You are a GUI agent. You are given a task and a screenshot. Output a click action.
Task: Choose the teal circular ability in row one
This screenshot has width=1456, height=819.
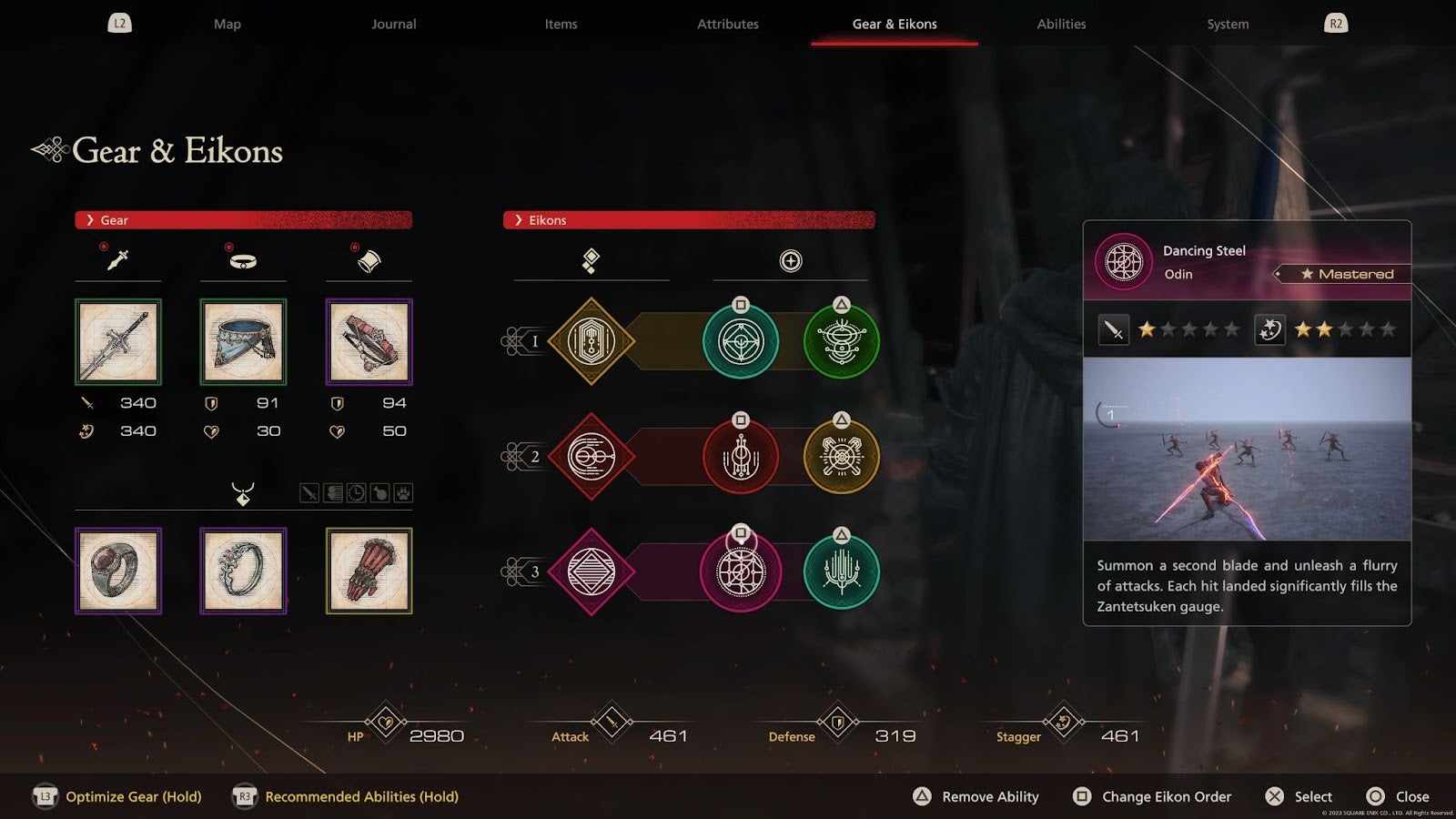741,342
